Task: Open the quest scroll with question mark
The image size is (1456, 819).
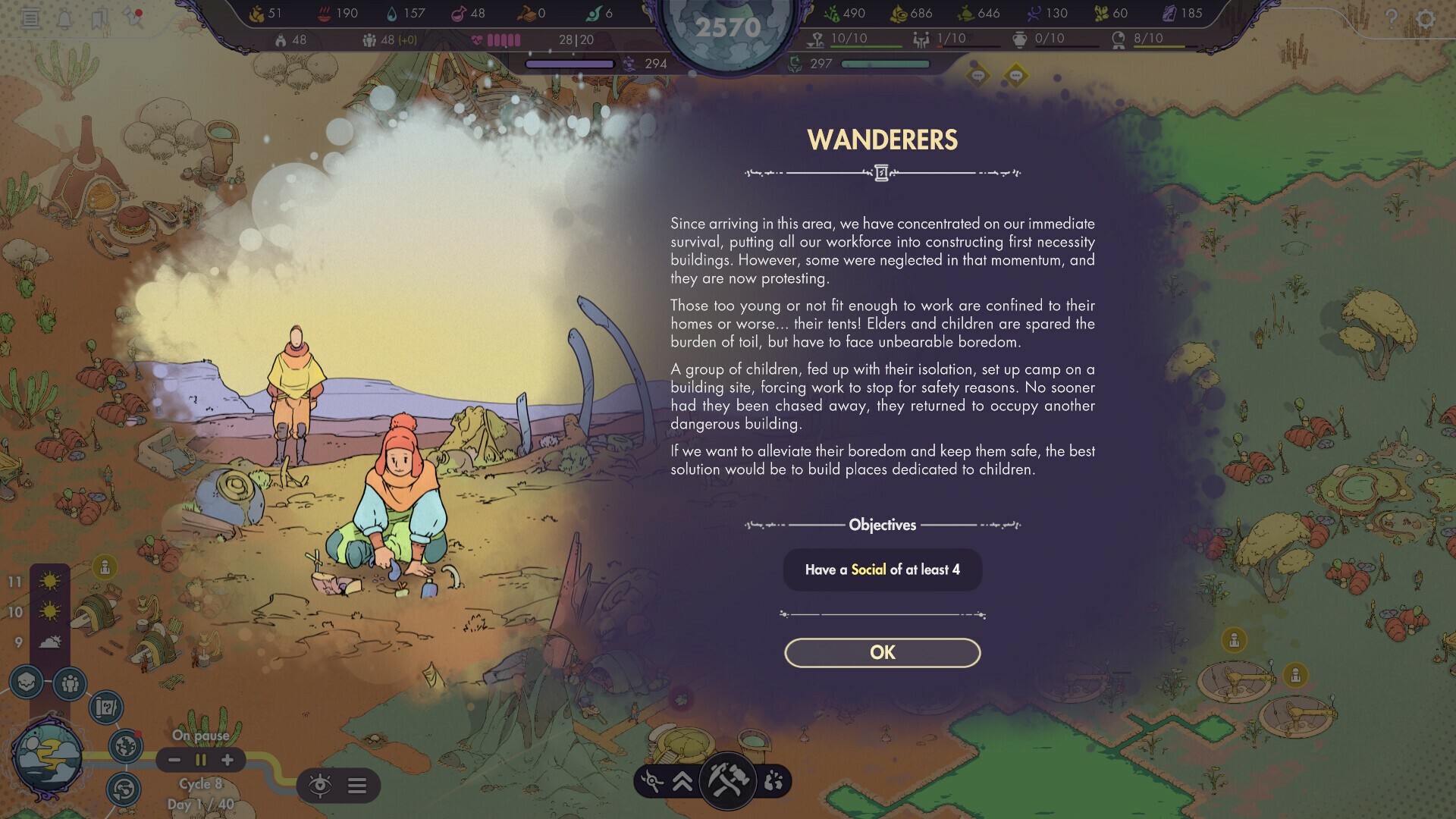Action: pyautogui.click(x=105, y=708)
